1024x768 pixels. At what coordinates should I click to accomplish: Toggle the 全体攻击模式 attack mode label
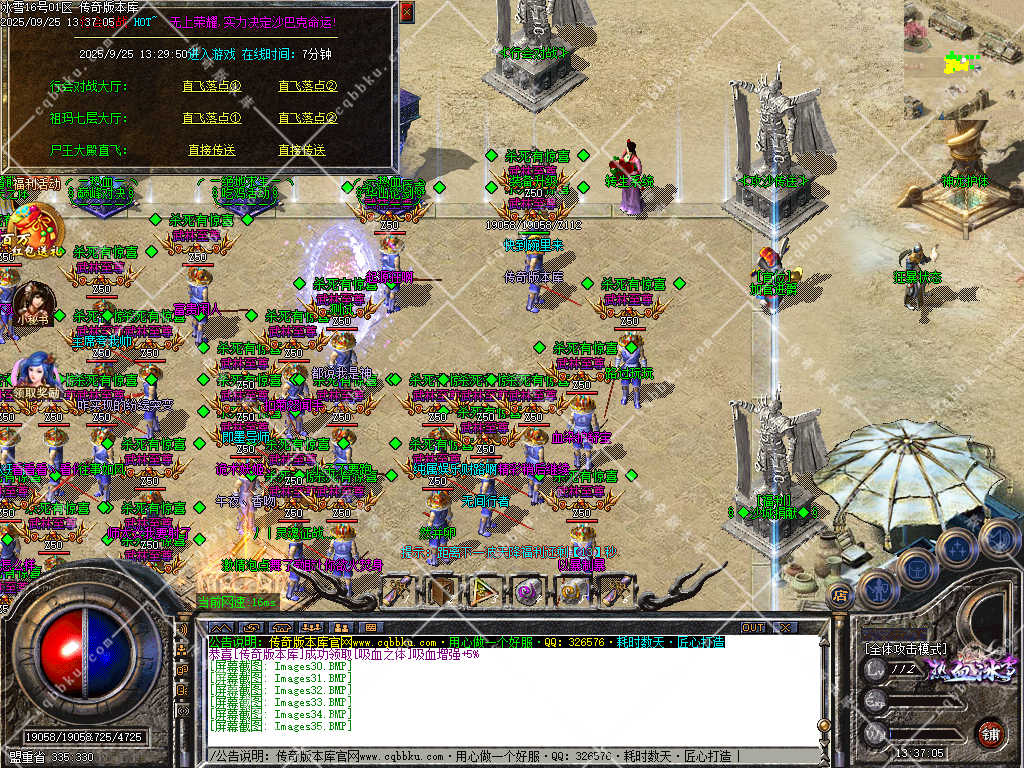tap(905, 649)
